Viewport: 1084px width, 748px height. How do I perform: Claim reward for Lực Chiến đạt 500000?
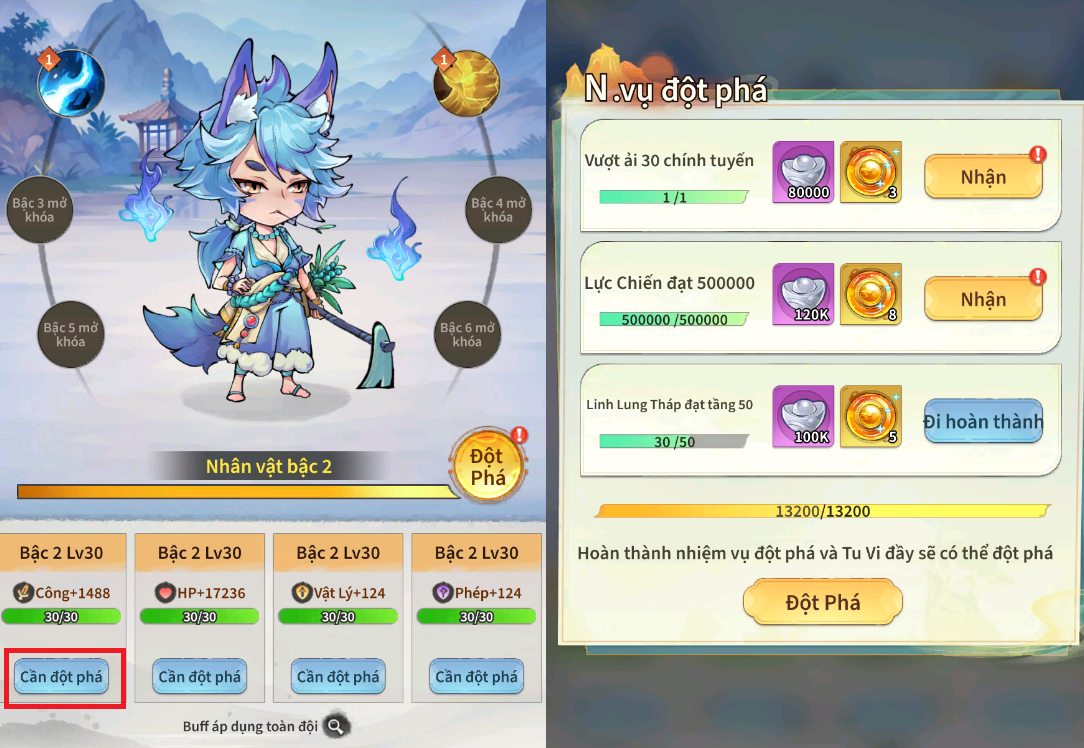(x=983, y=299)
